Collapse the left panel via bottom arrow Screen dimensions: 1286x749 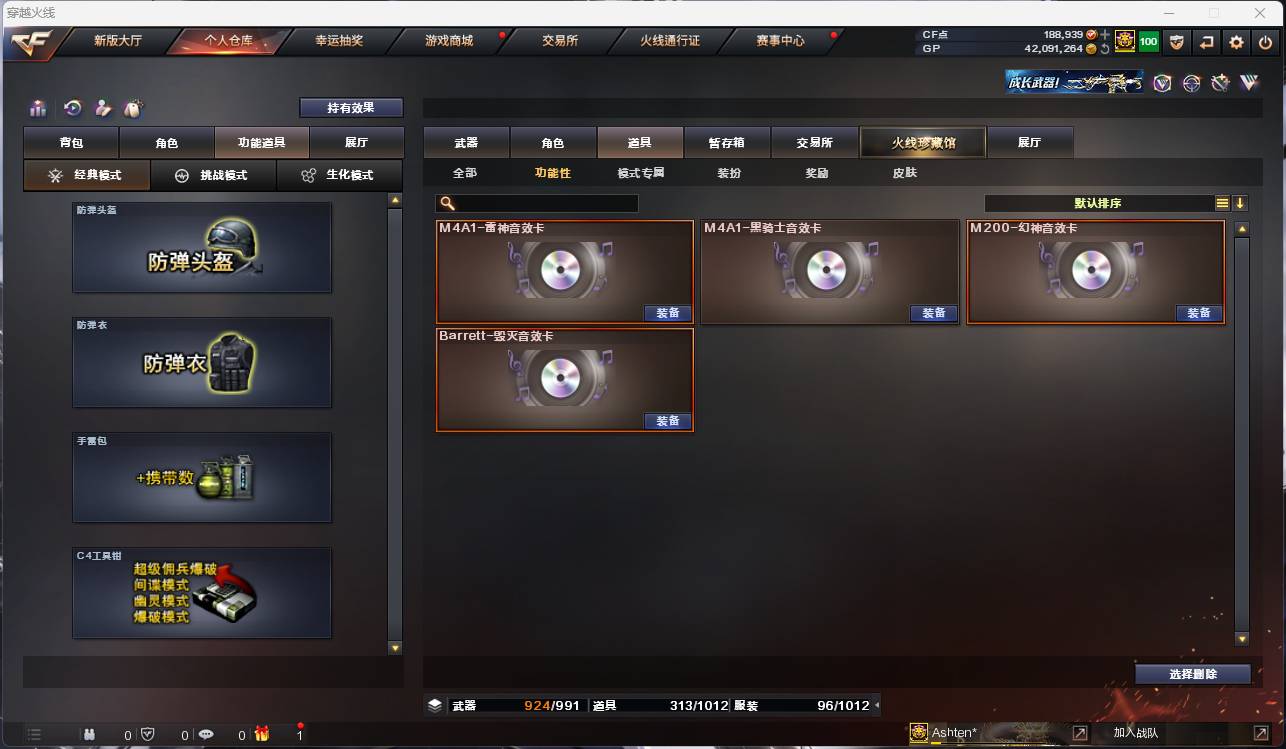pos(395,646)
